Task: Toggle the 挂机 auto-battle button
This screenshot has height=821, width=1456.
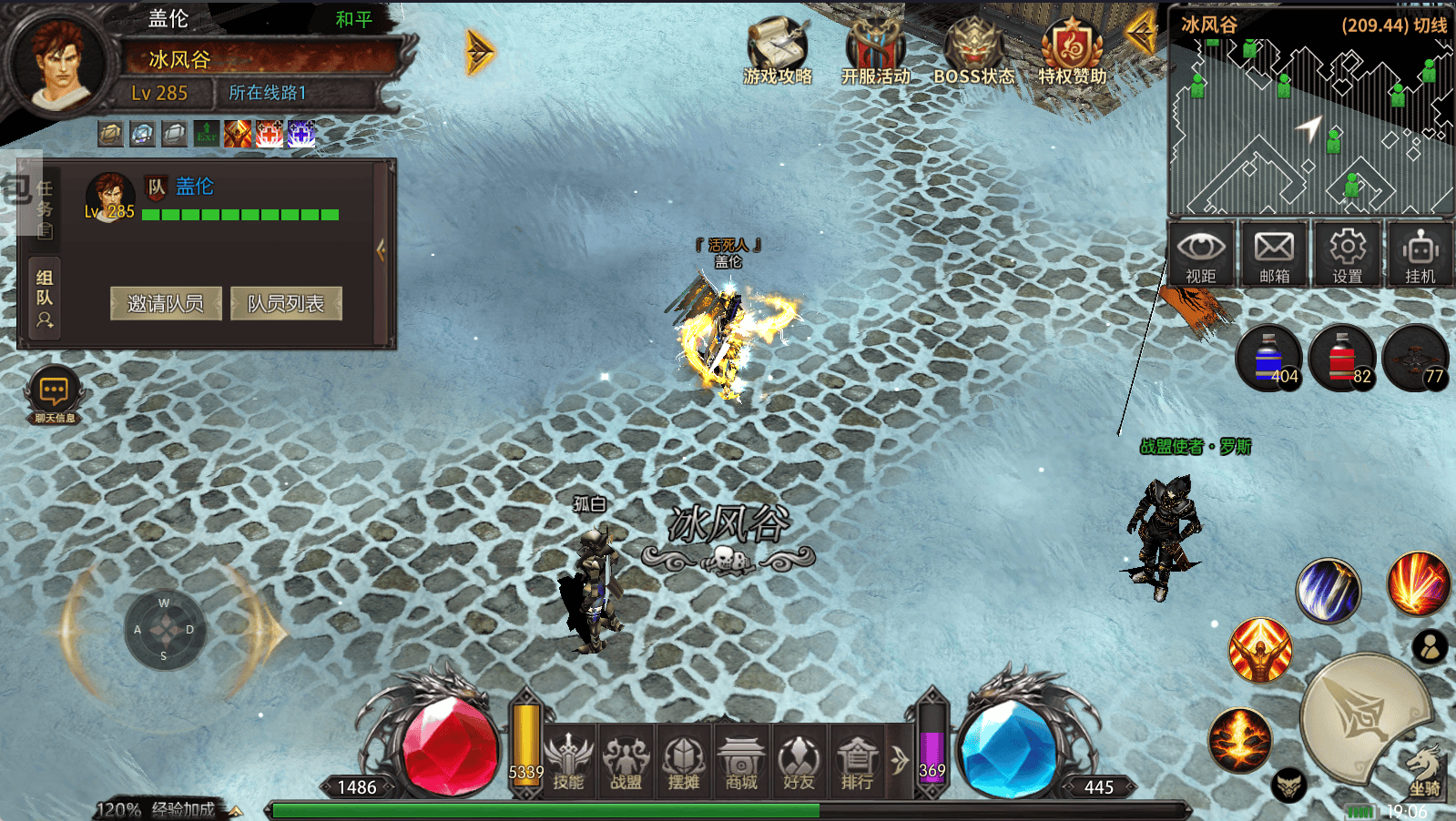Action: click(x=1420, y=254)
